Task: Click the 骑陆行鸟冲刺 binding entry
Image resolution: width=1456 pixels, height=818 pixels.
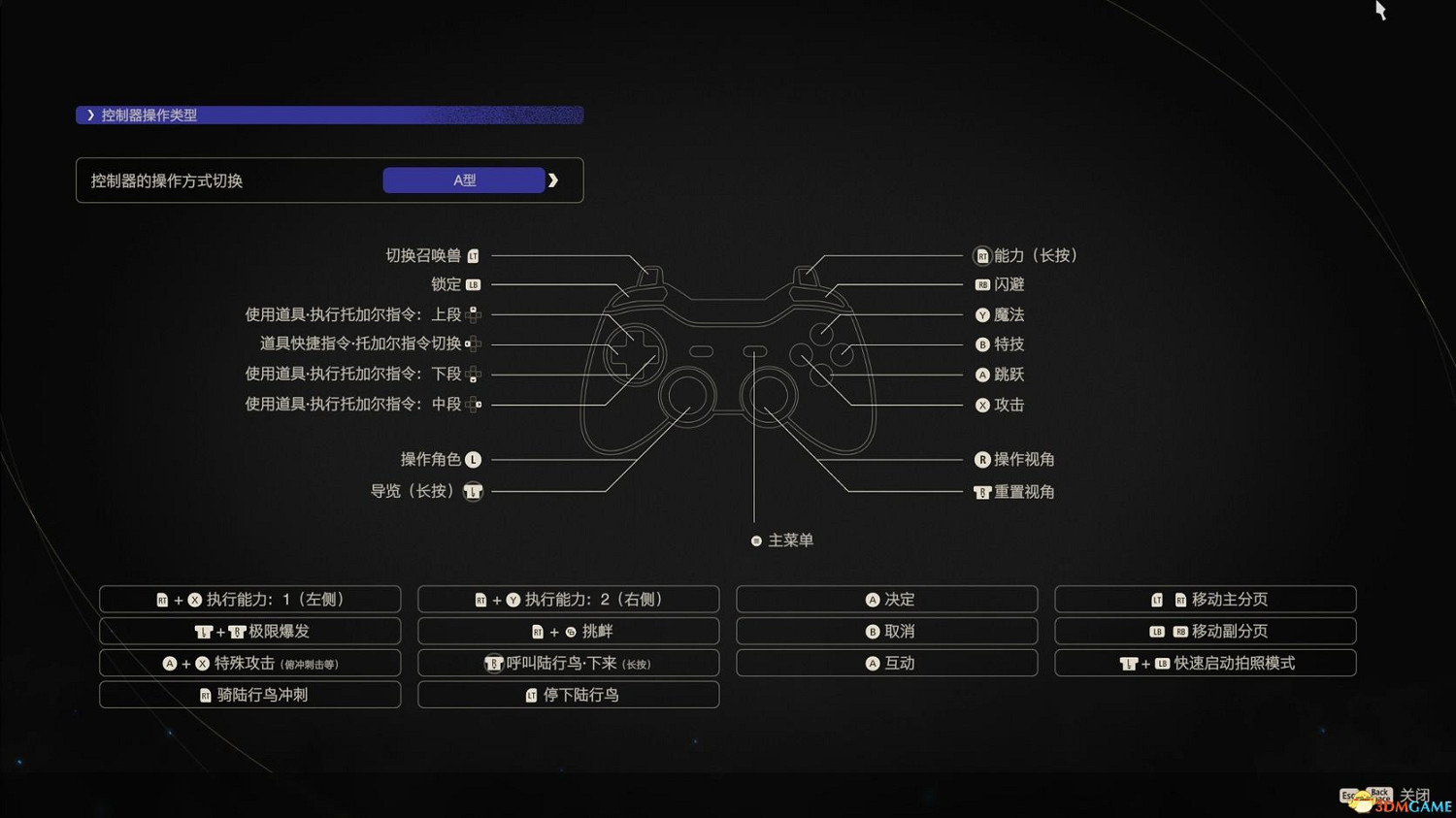Action: [x=249, y=694]
